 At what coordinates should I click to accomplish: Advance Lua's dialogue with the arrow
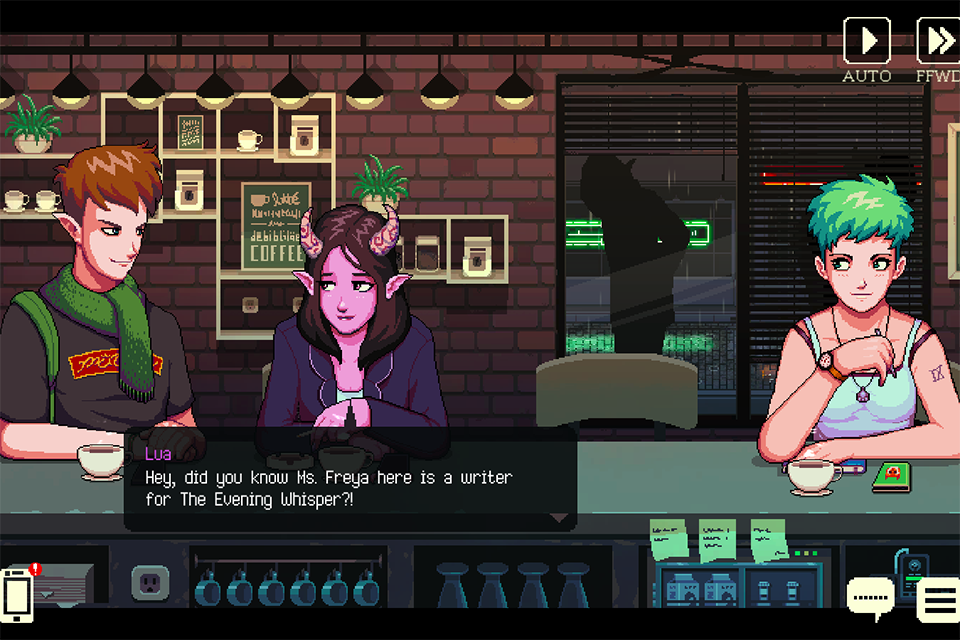[x=559, y=518]
